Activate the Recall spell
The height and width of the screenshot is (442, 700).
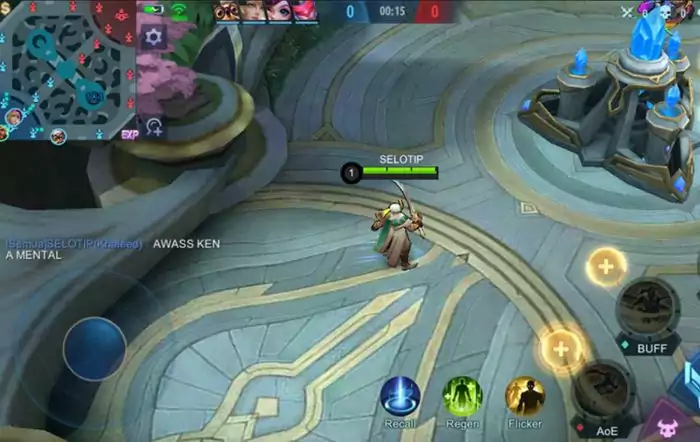(400, 396)
